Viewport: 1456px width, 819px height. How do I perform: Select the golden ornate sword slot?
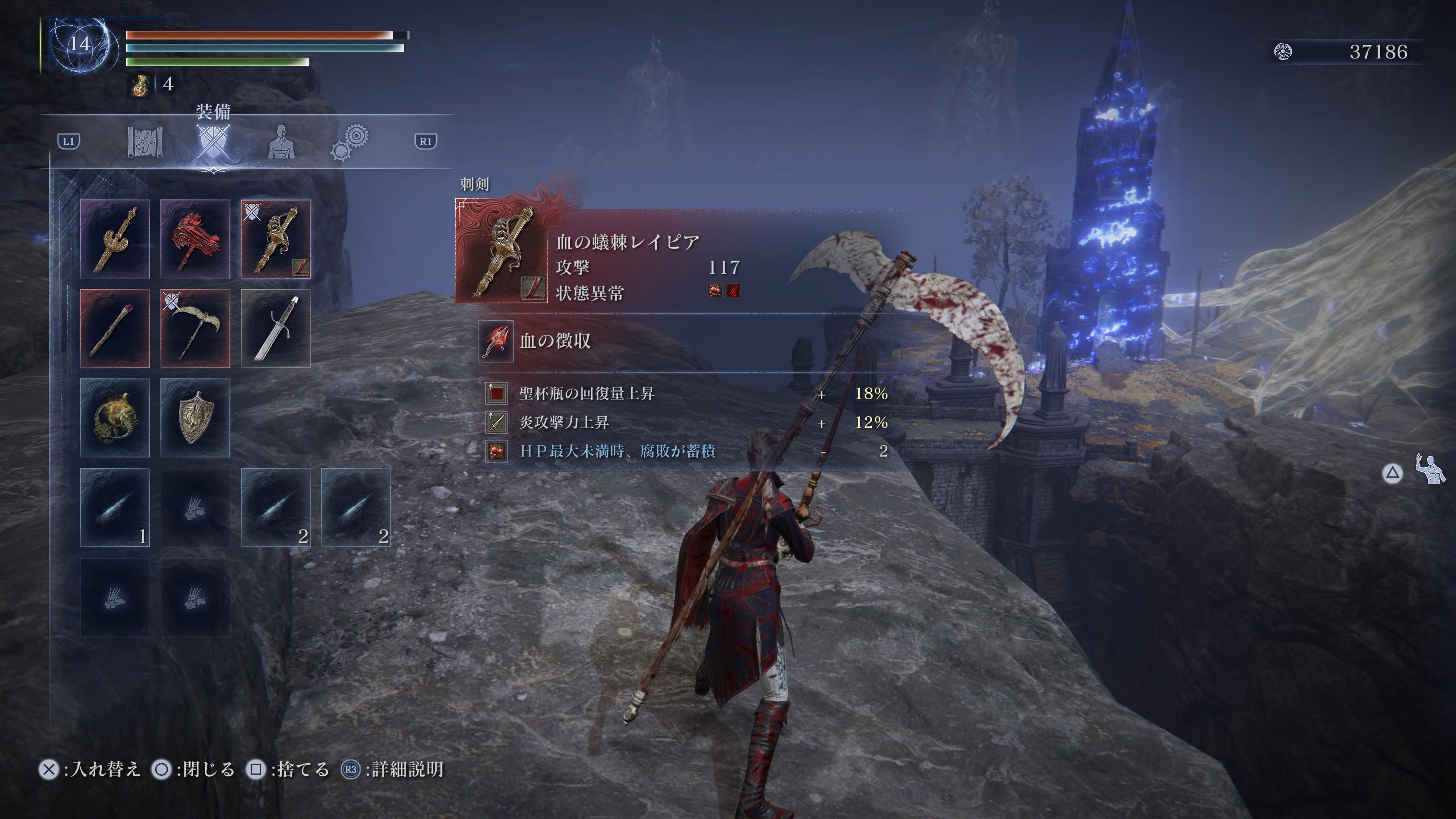pyautogui.click(x=115, y=238)
